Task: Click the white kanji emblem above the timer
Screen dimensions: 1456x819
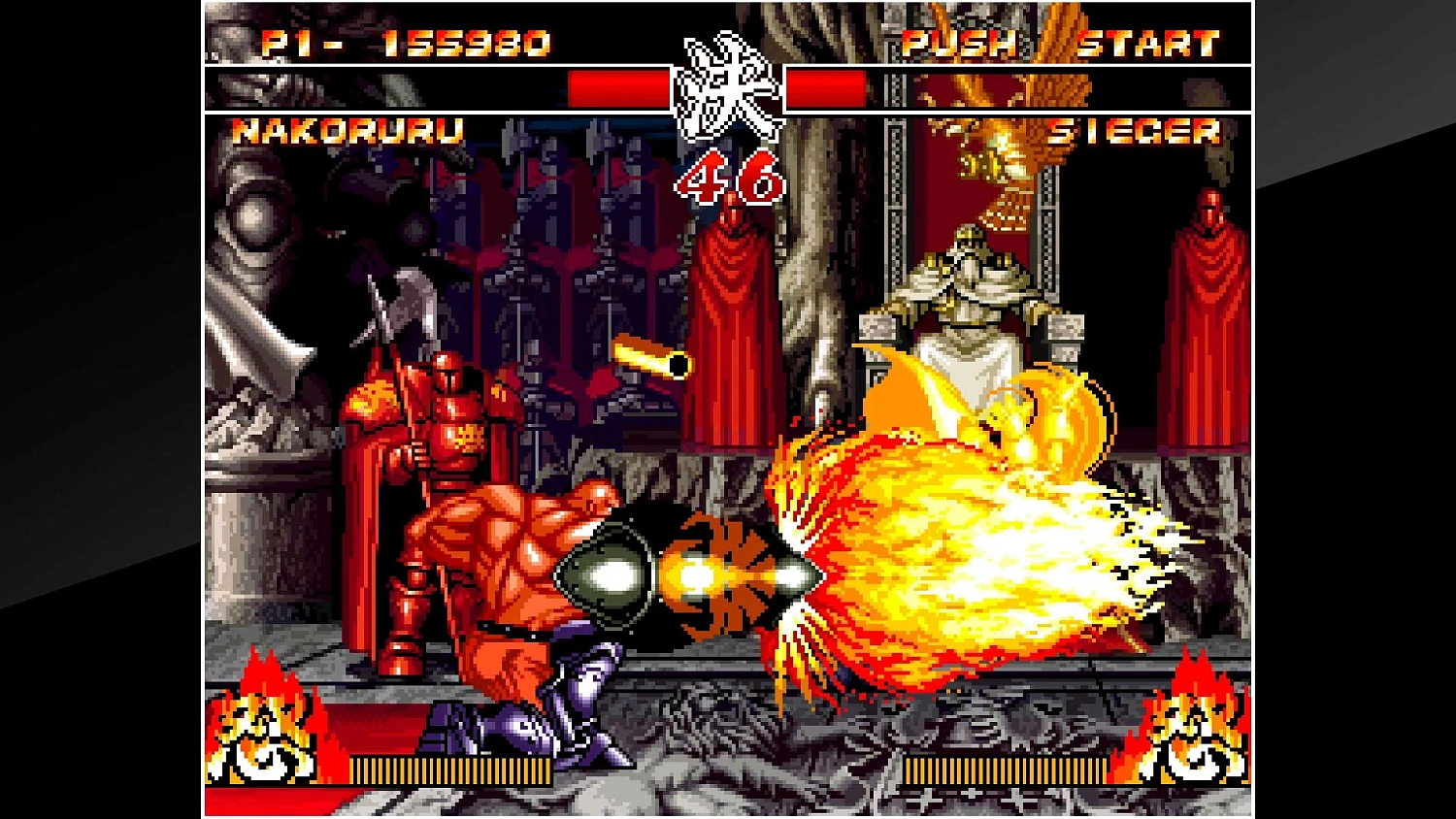Action: click(730, 87)
